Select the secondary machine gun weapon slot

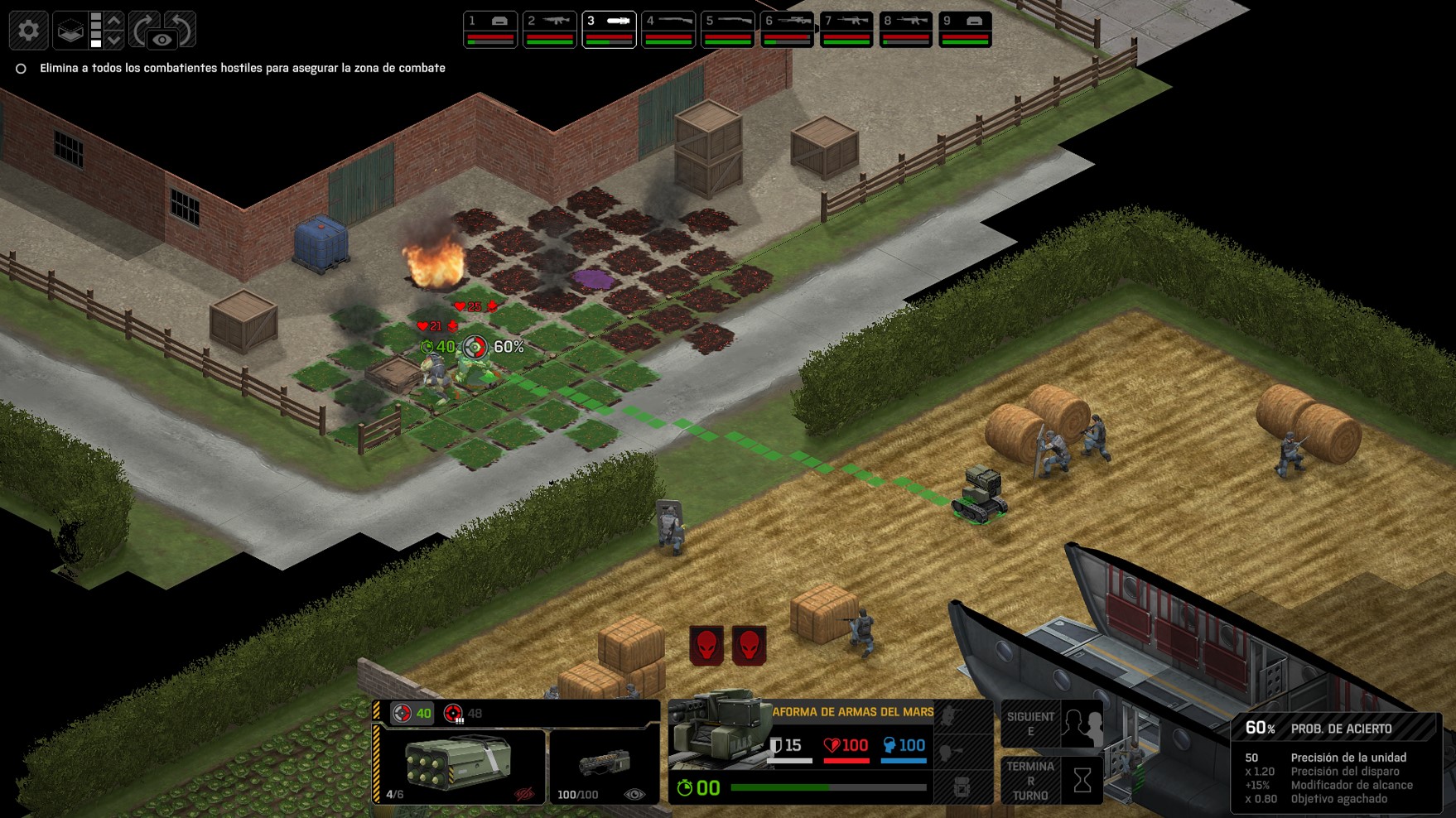[x=604, y=767]
